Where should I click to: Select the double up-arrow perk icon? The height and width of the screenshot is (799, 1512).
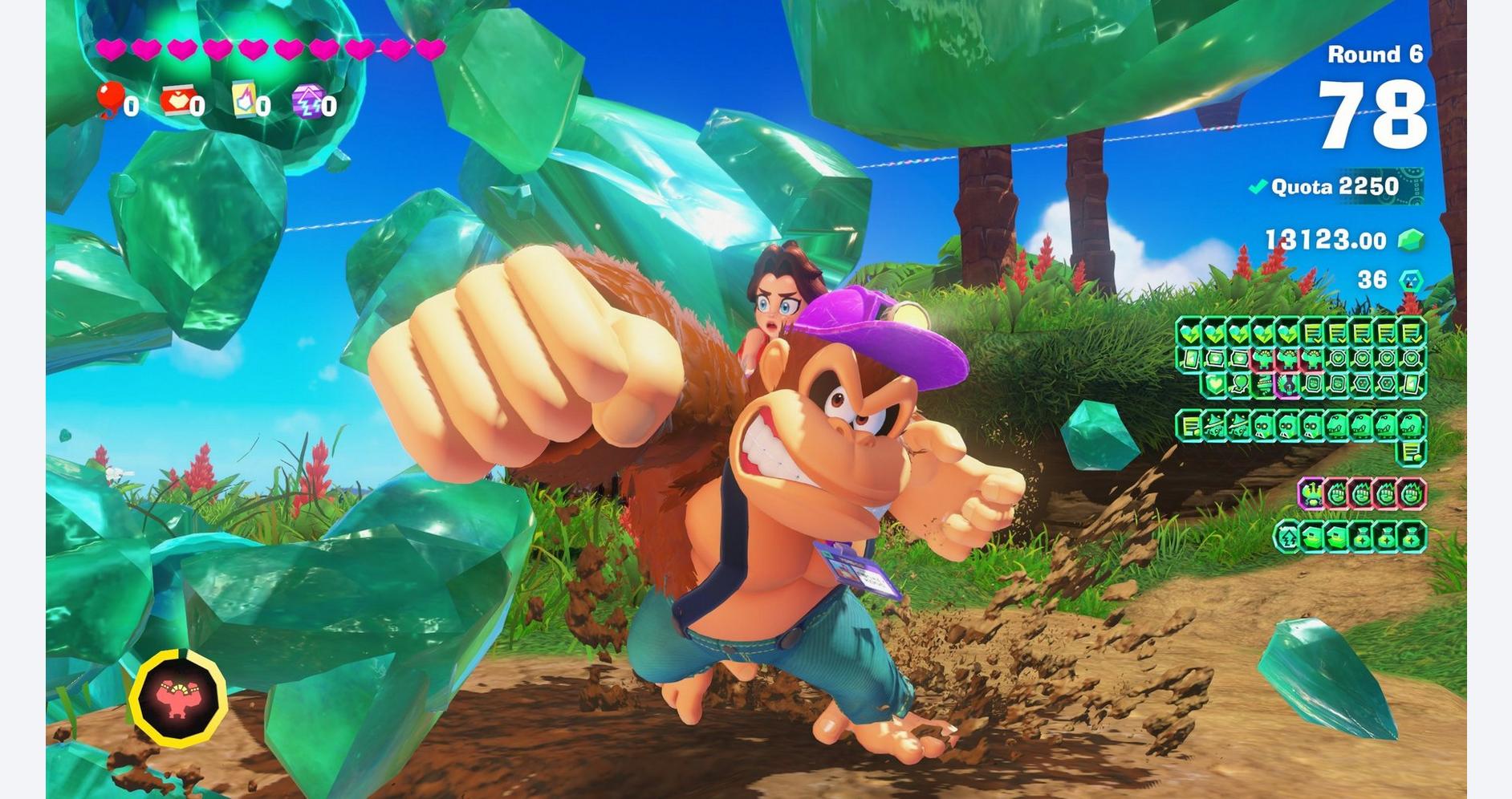click(x=1288, y=537)
